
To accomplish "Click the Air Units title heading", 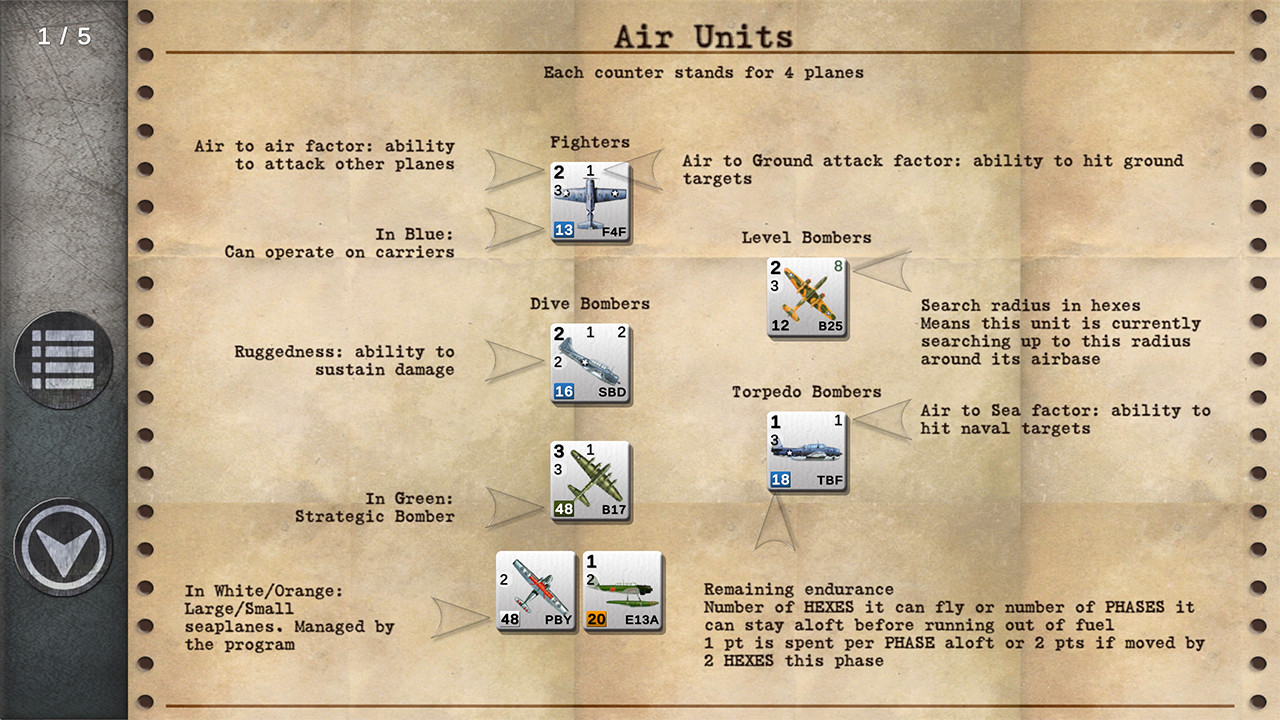I will [x=703, y=36].
